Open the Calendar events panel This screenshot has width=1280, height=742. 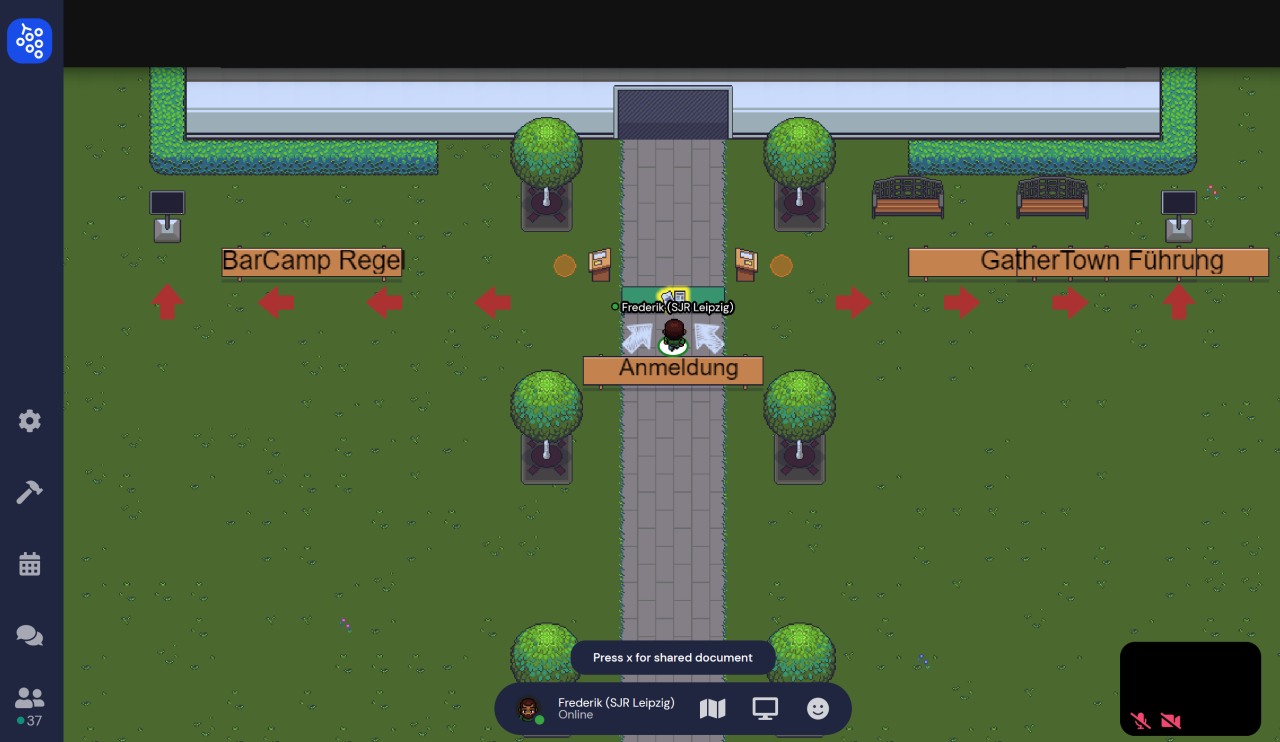click(29, 563)
